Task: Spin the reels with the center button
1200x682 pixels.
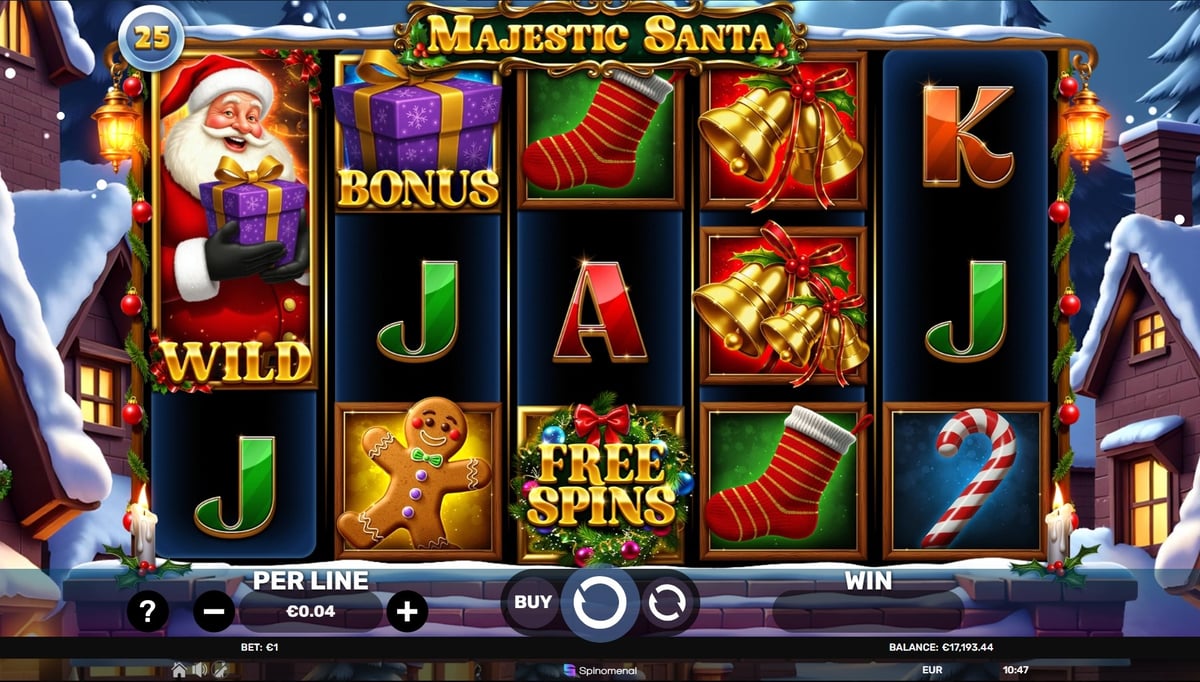Action: [600, 603]
